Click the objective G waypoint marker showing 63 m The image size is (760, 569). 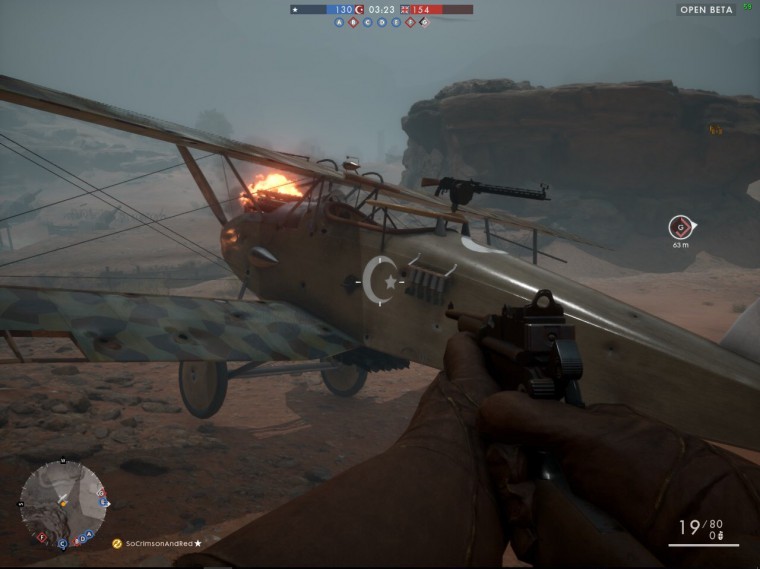(680, 227)
